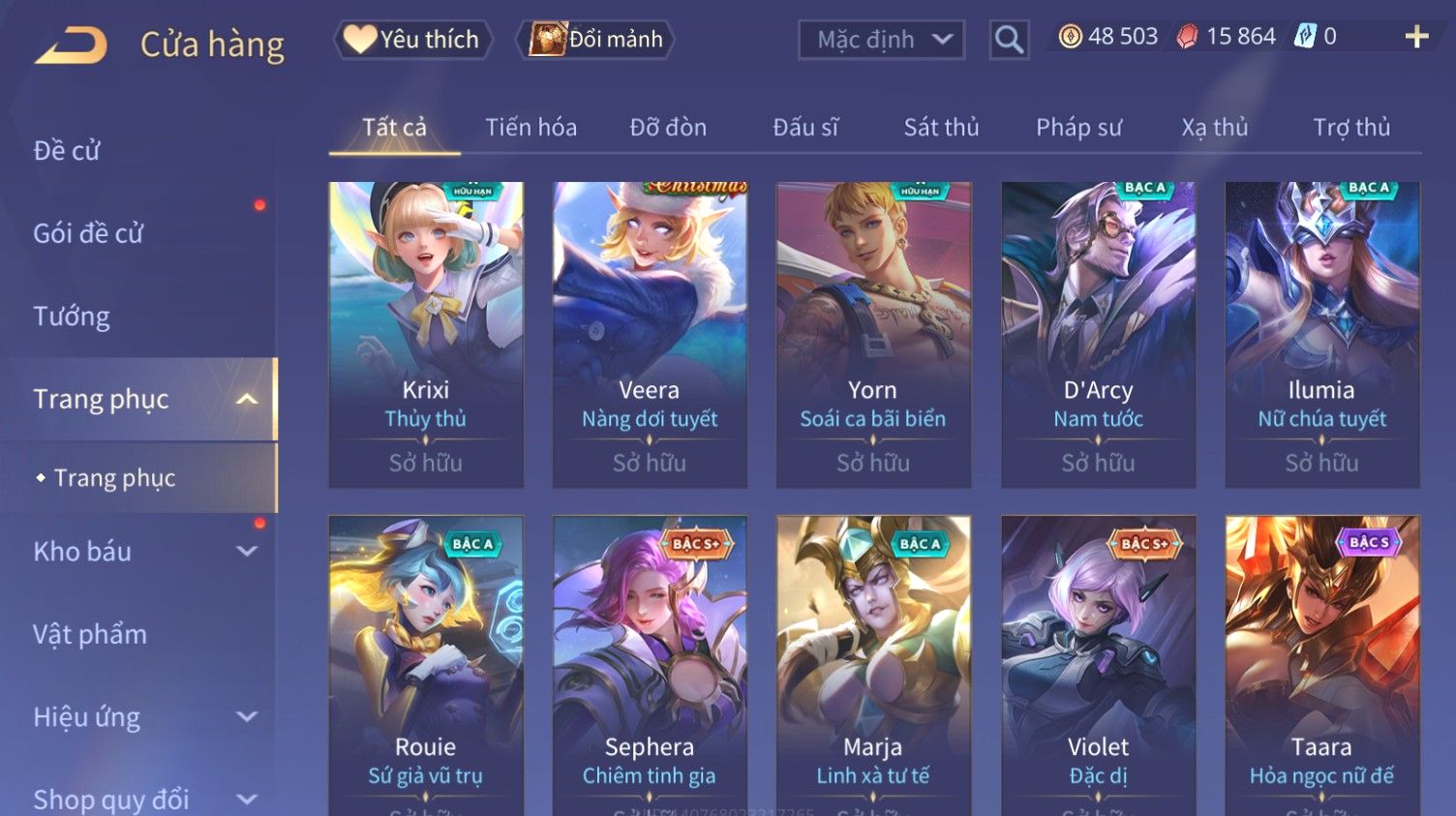This screenshot has width=1456, height=816.
Task: Select the Đỡ đòn category tab
Action: pyautogui.click(x=668, y=128)
